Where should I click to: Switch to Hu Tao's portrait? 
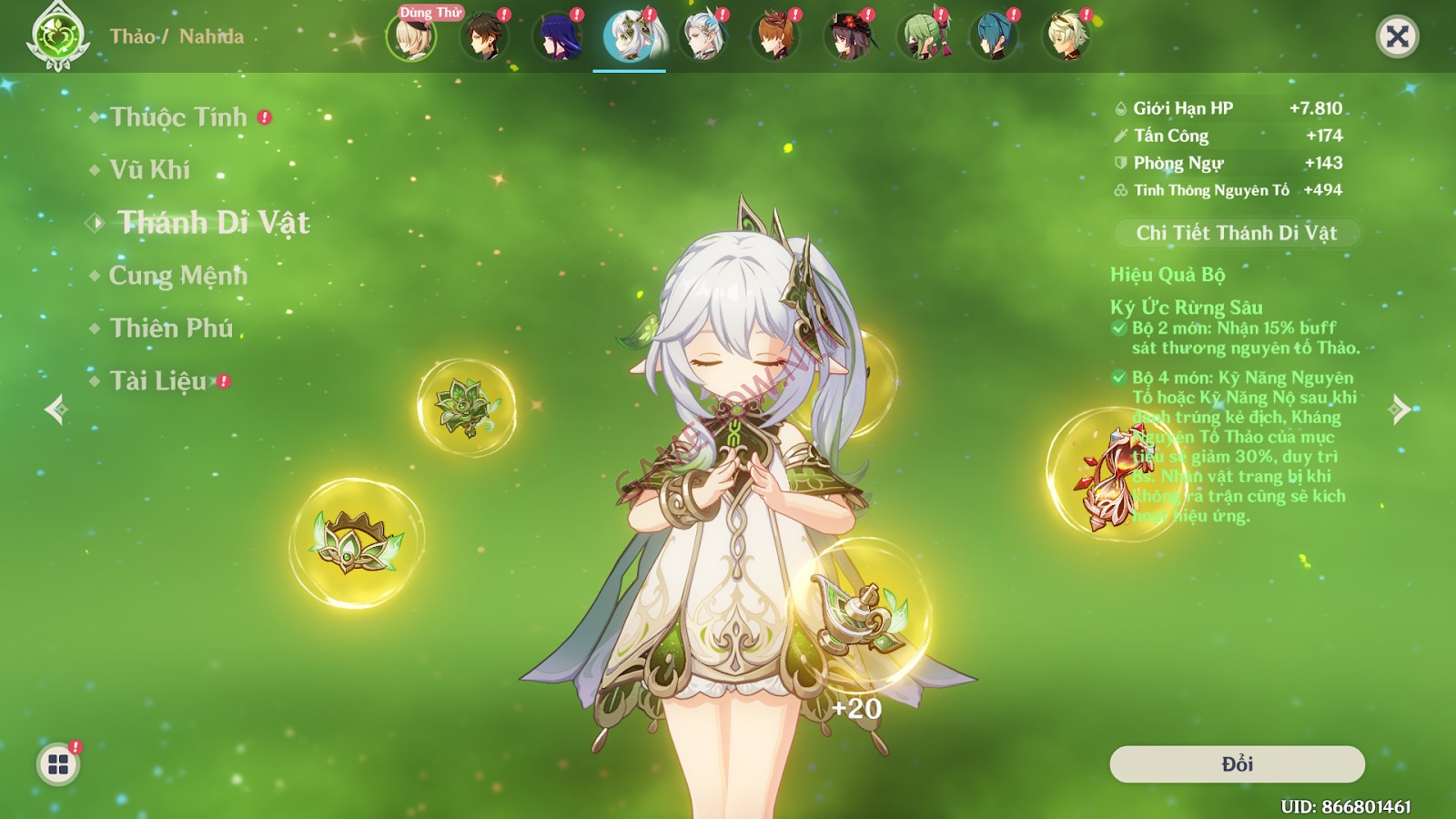pos(848,37)
